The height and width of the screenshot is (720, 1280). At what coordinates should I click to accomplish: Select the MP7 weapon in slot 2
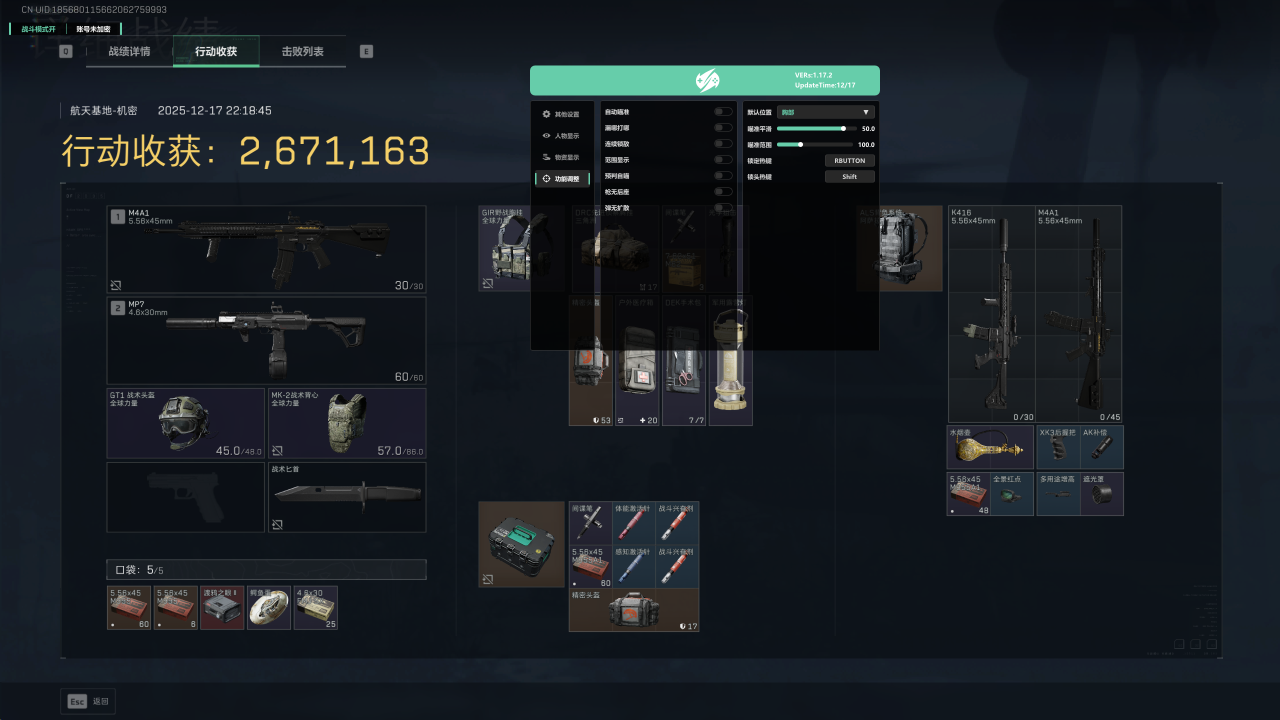[266, 340]
